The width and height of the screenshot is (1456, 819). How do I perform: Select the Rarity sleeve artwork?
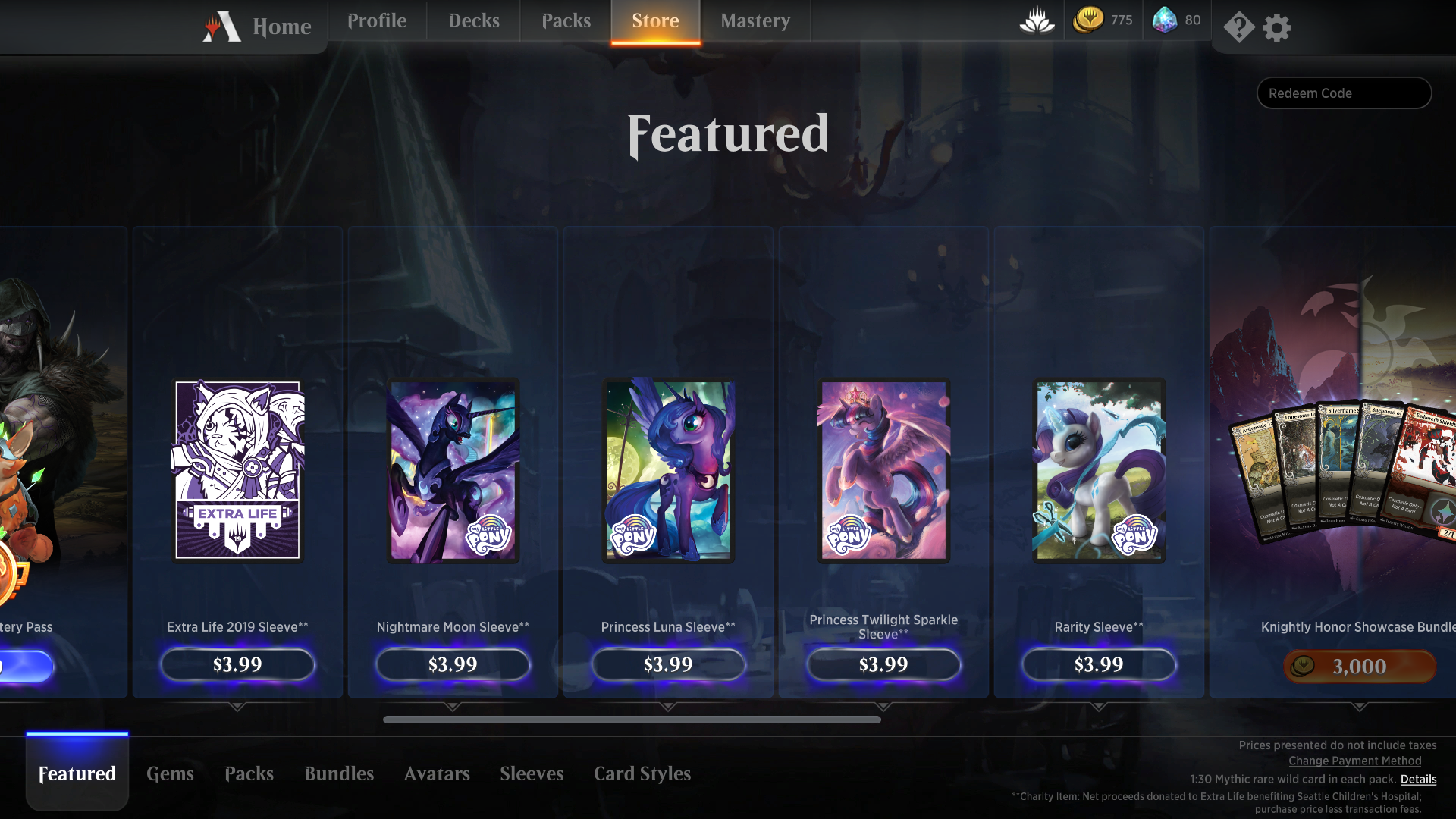click(x=1099, y=470)
